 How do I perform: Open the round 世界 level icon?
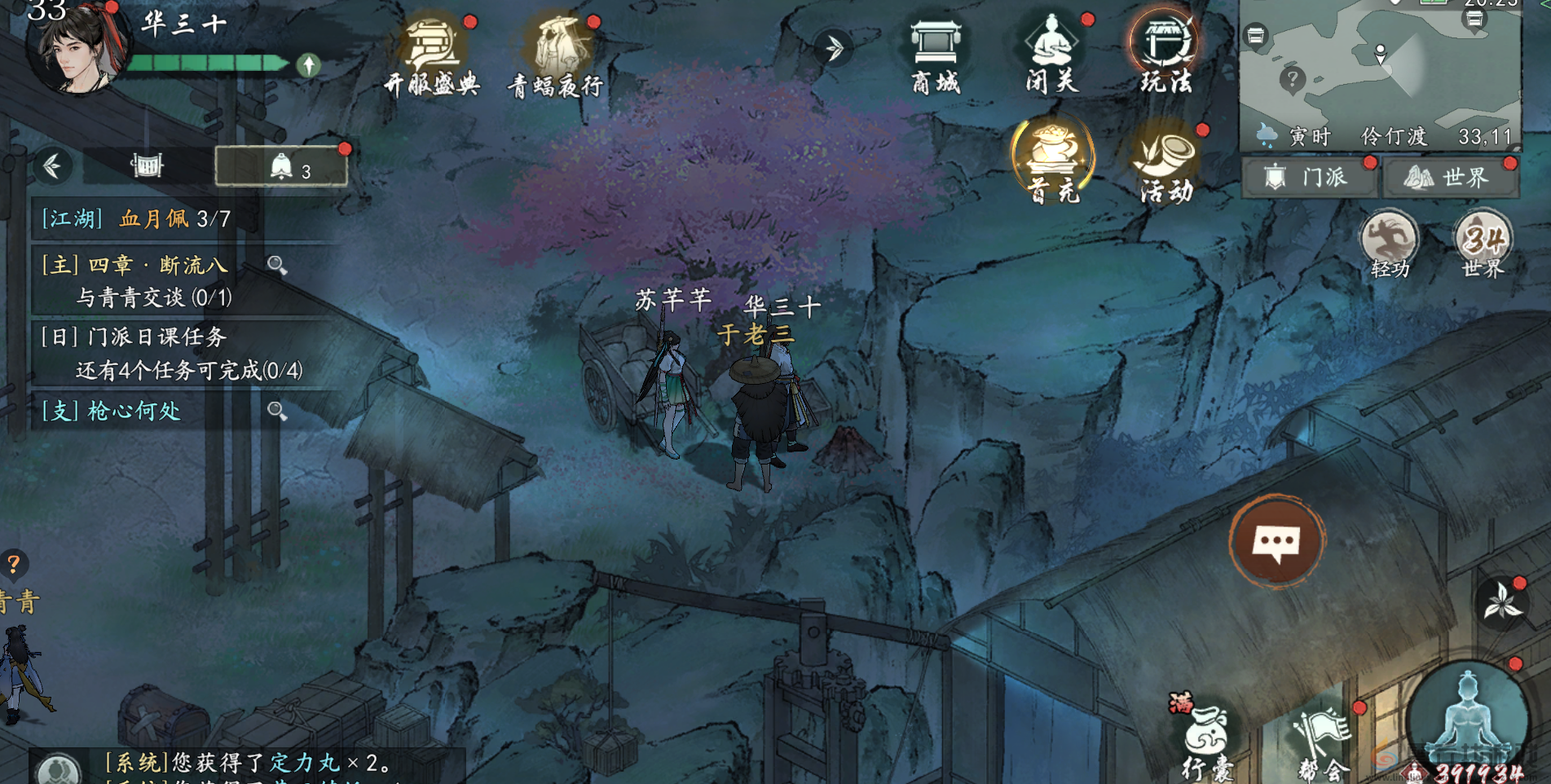click(x=1483, y=242)
